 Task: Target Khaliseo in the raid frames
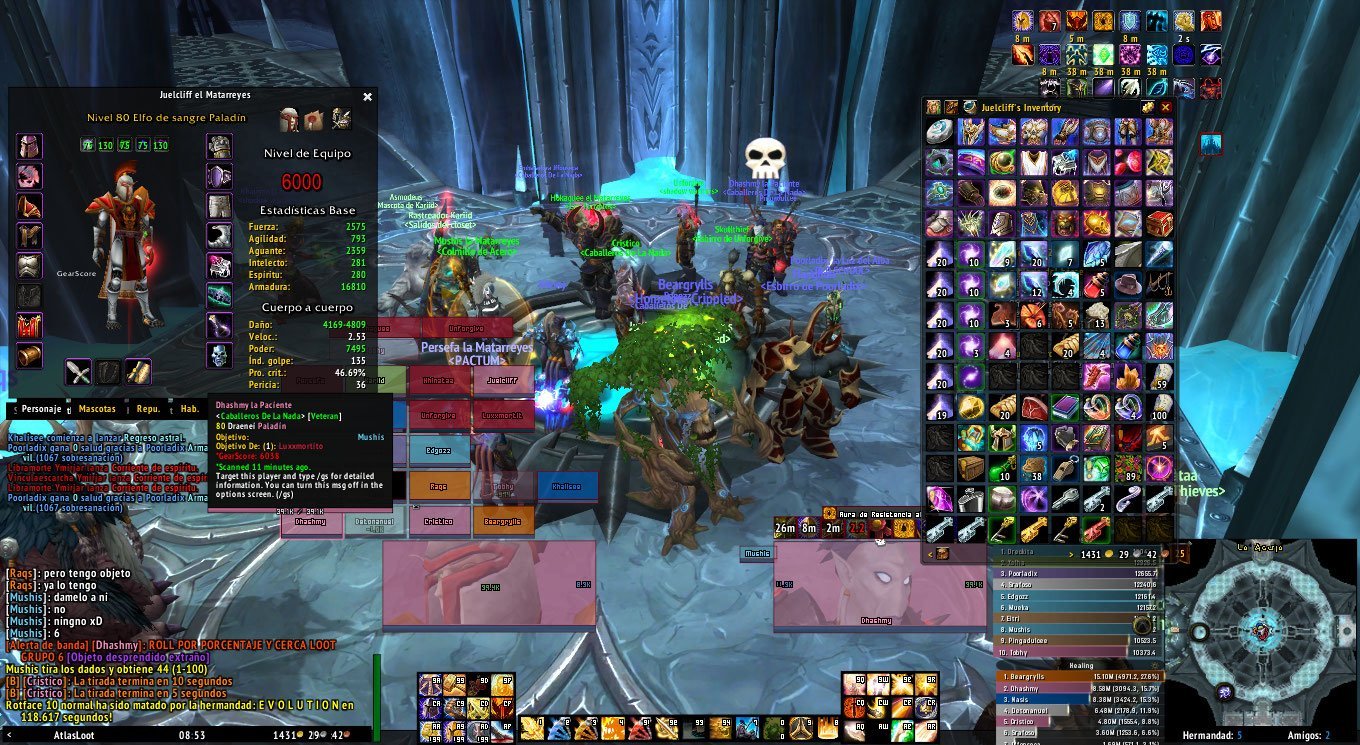pos(567,486)
